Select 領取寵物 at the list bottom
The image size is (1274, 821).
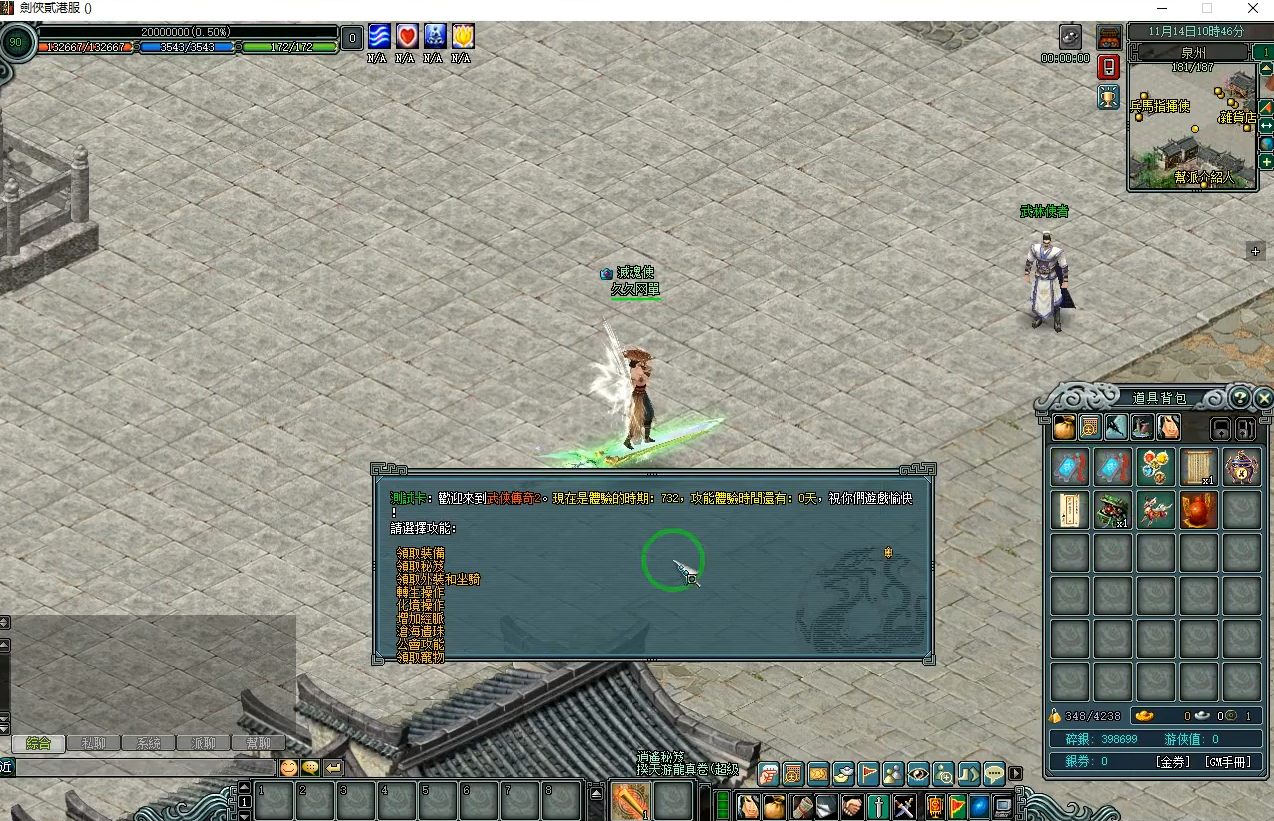tap(421, 657)
